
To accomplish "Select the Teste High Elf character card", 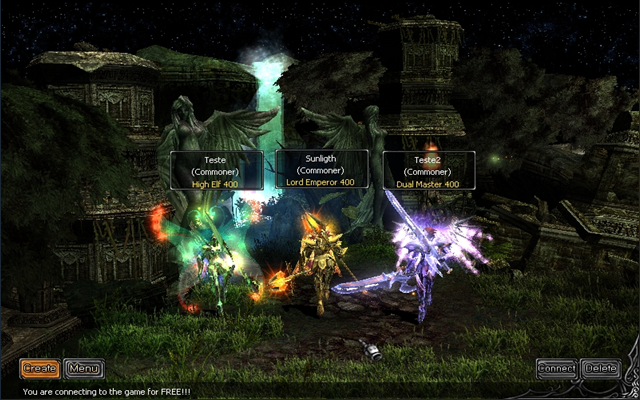I will [216, 171].
